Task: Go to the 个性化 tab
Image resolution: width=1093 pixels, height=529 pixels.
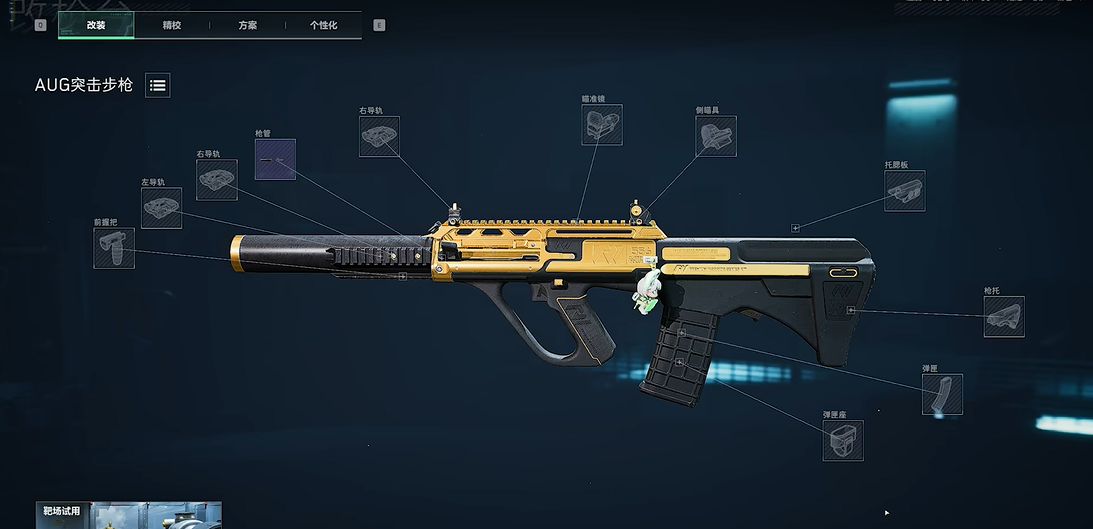Action: 323,25
